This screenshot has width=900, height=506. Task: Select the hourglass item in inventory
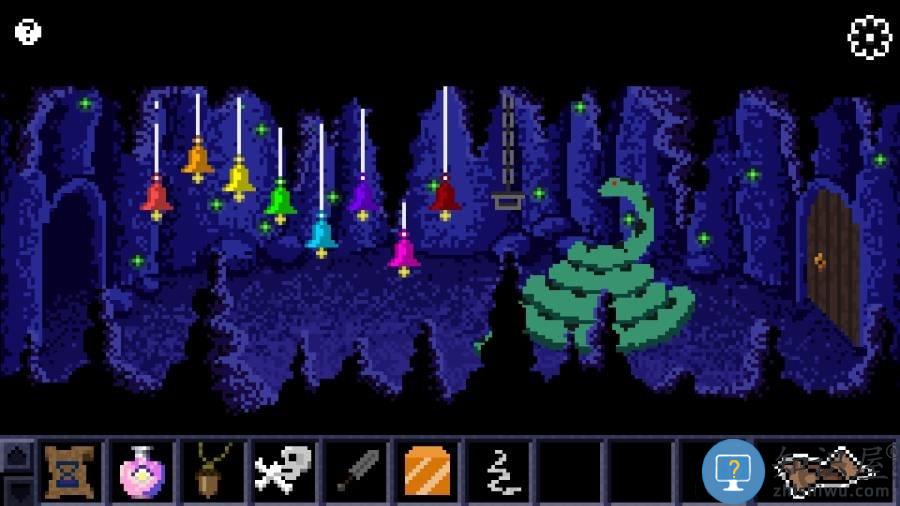pyautogui.click(x=69, y=471)
